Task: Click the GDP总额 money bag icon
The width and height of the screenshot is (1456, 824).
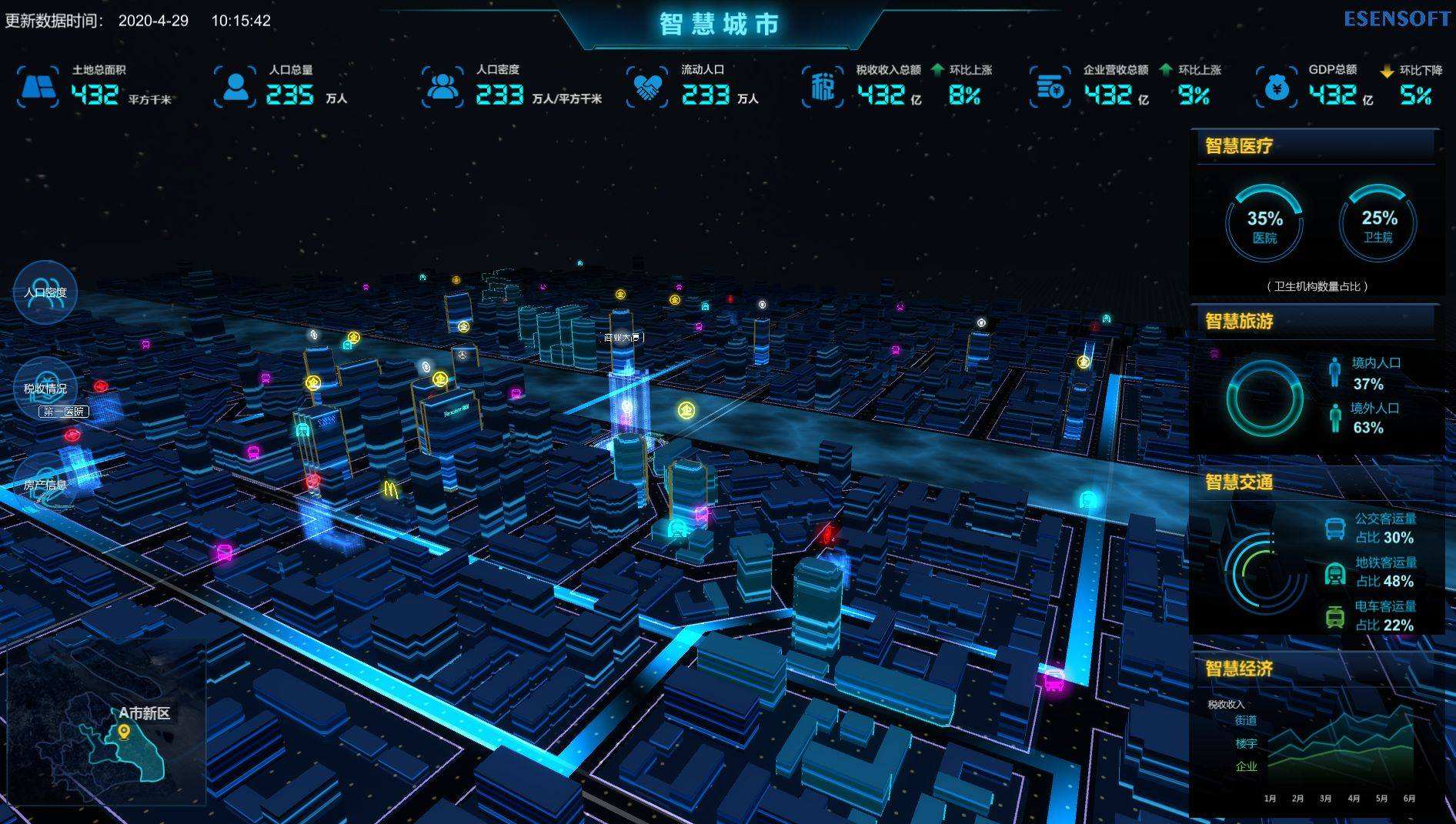Action: tap(1277, 87)
